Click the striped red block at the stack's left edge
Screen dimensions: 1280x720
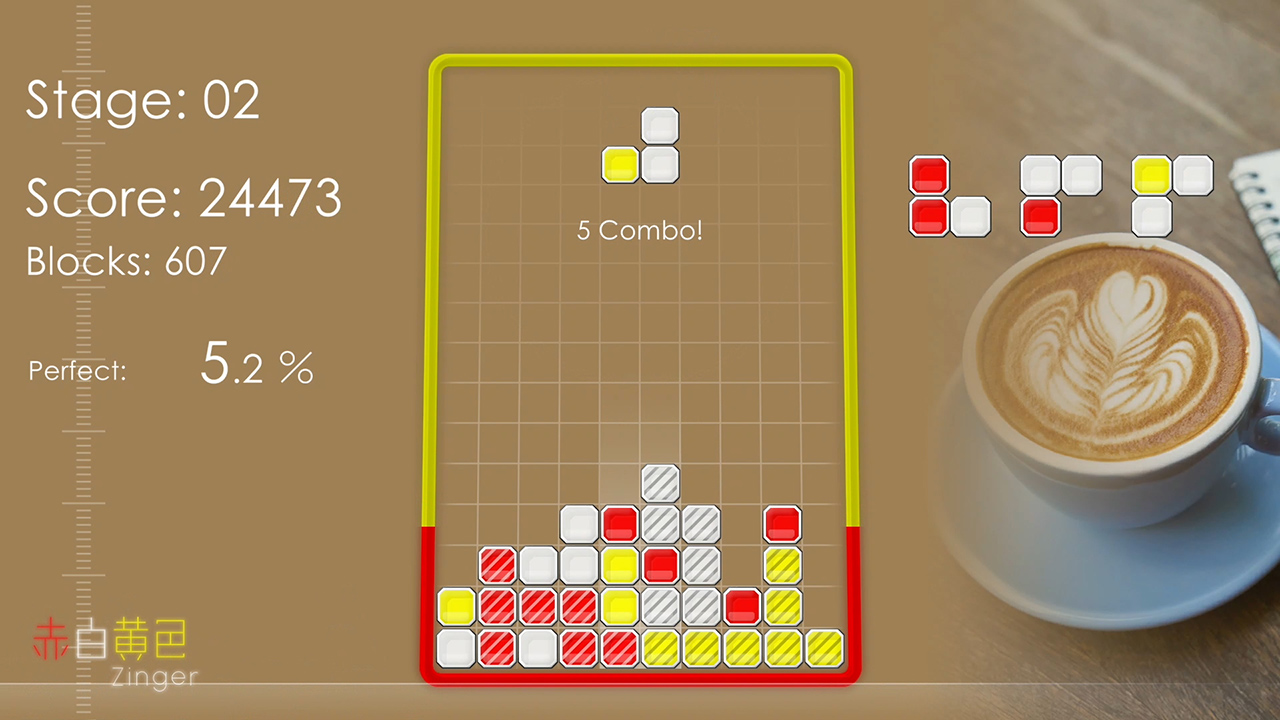tap(497, 566)
